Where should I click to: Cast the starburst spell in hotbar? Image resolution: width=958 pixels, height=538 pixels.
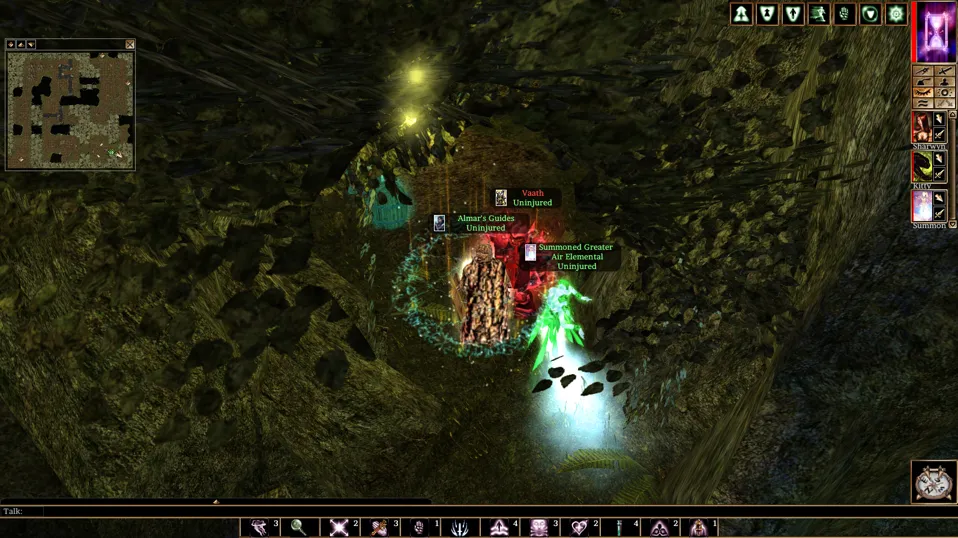click(339, 527)
